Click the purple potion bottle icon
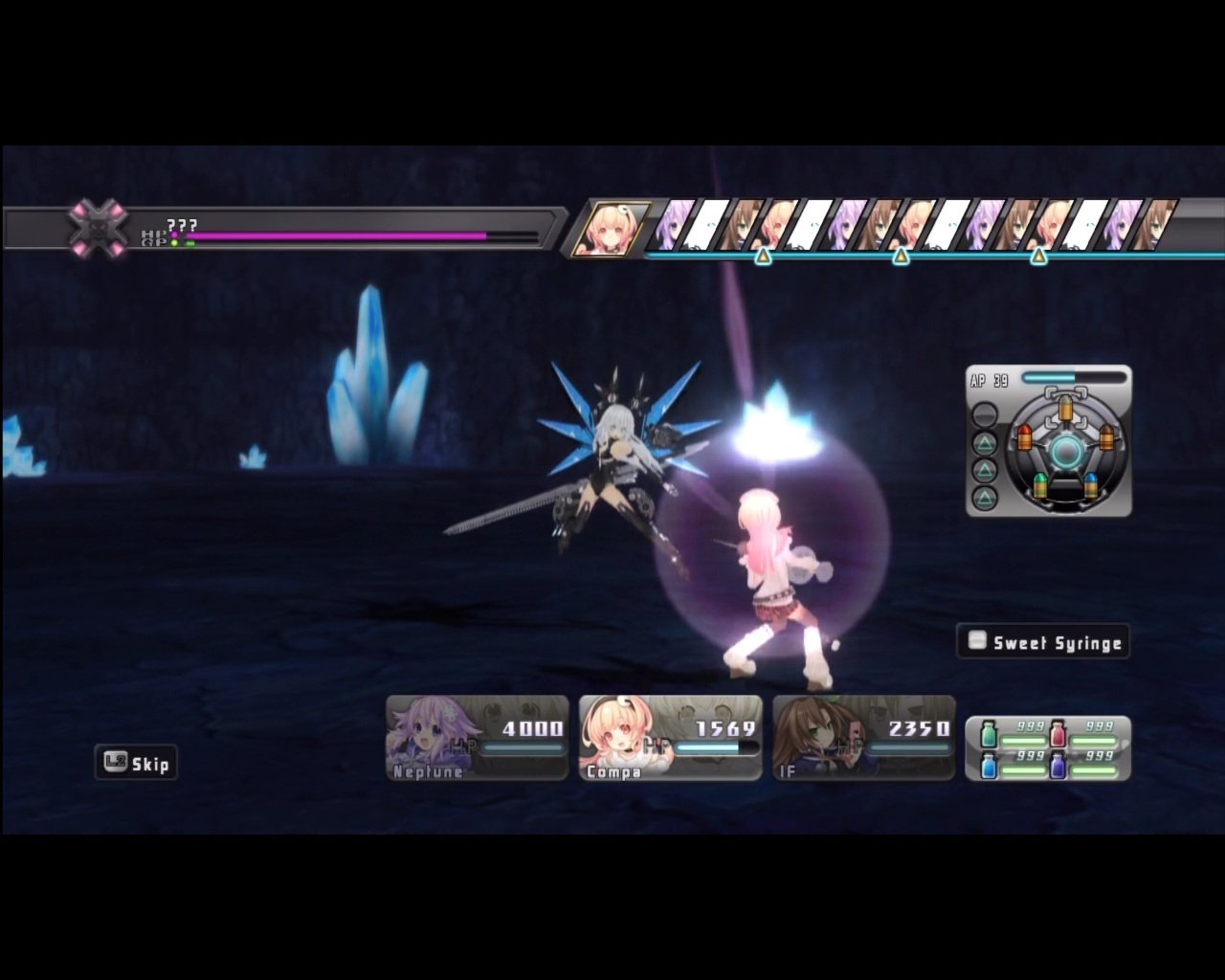 pos(1058,767)
